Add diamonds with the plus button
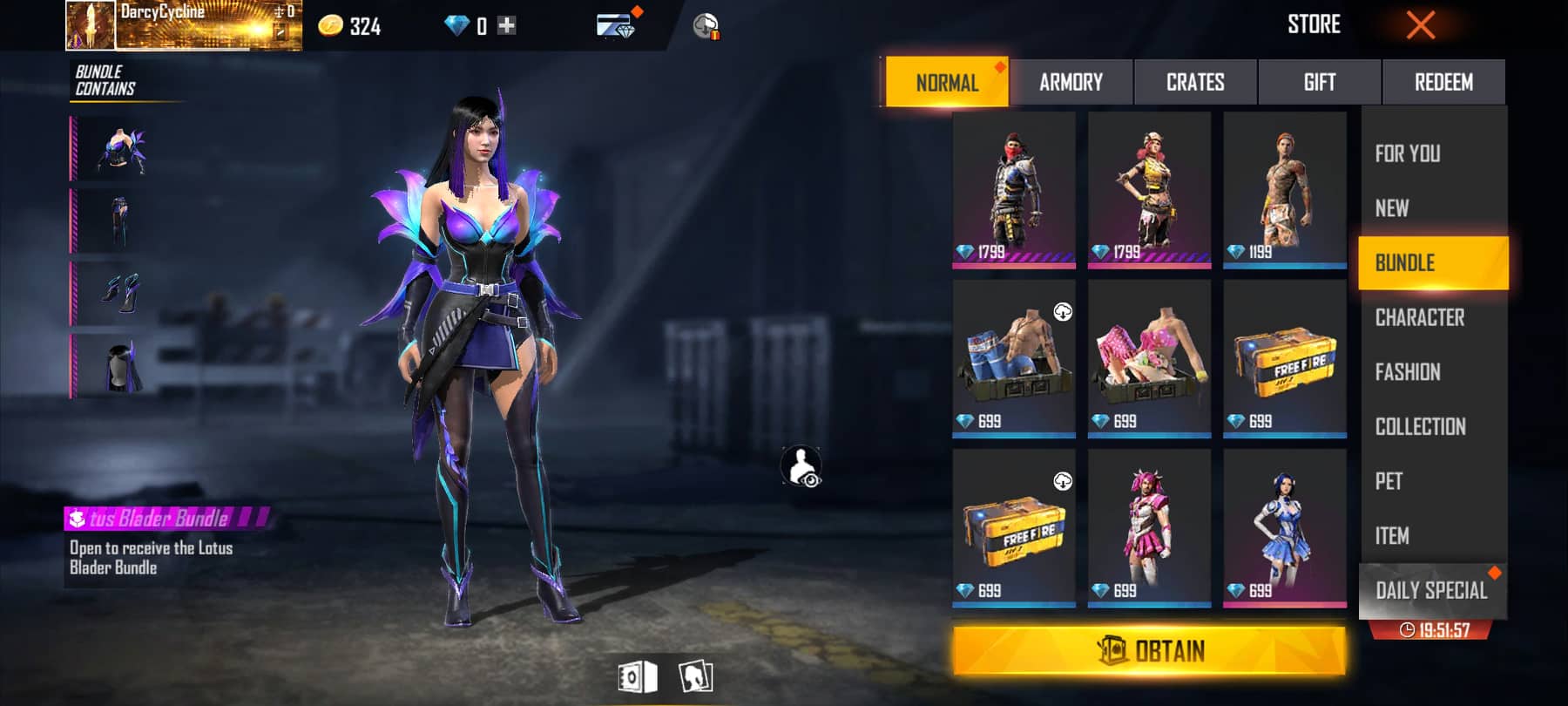This screenshot has width=1568, height=706. 506,26
